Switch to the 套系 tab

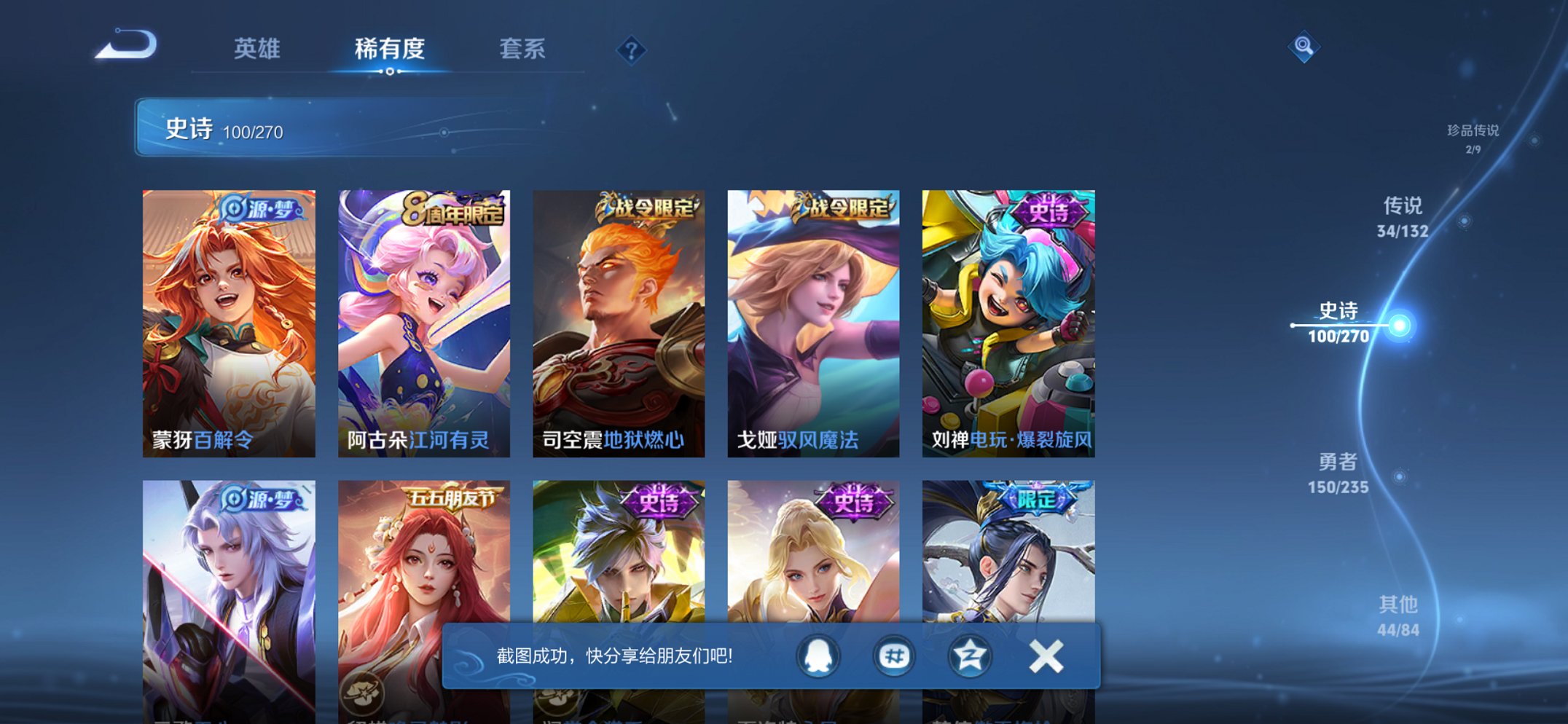(x=522, y=47)
